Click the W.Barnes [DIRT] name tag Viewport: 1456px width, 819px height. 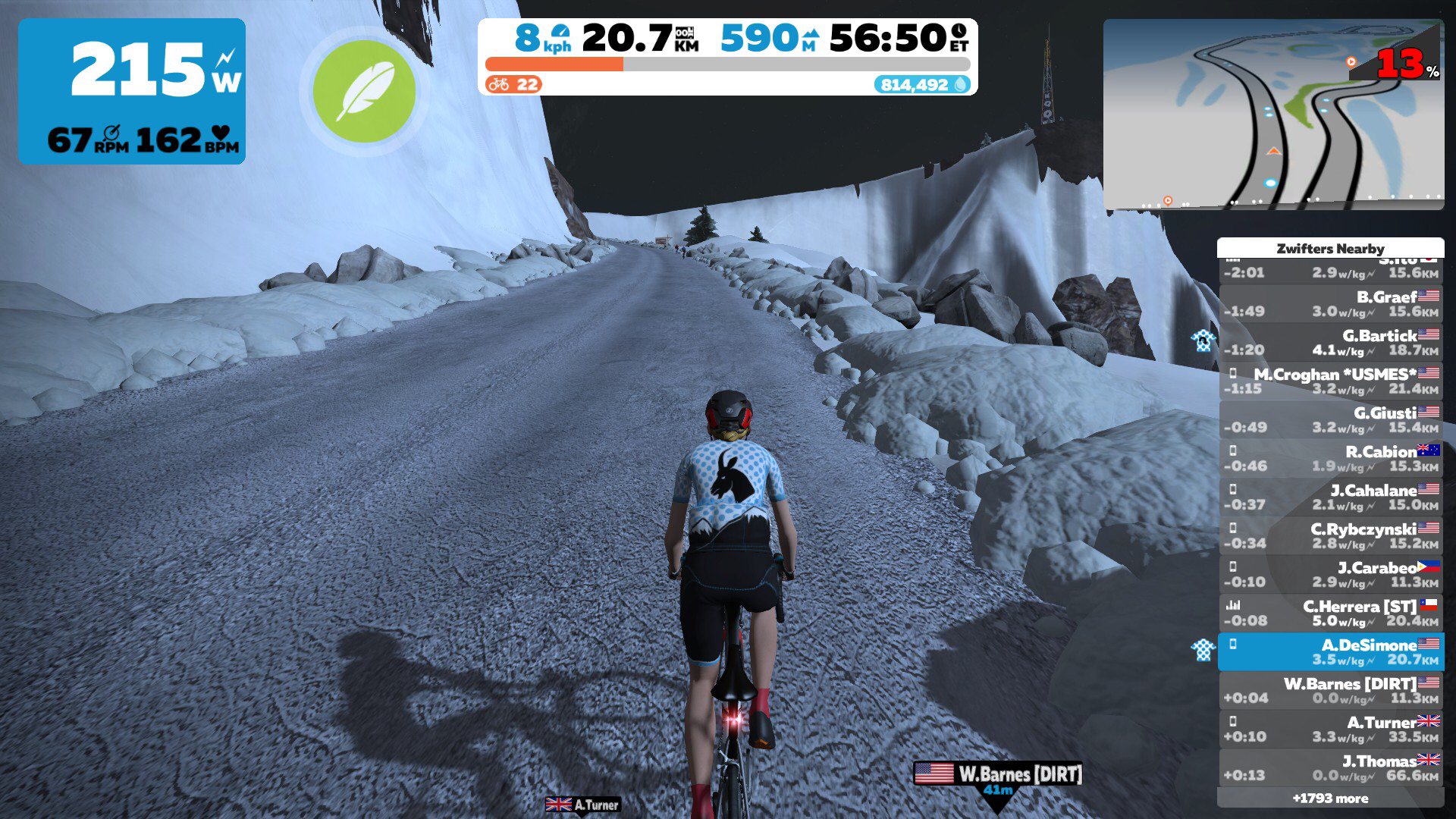pos(998,774)
